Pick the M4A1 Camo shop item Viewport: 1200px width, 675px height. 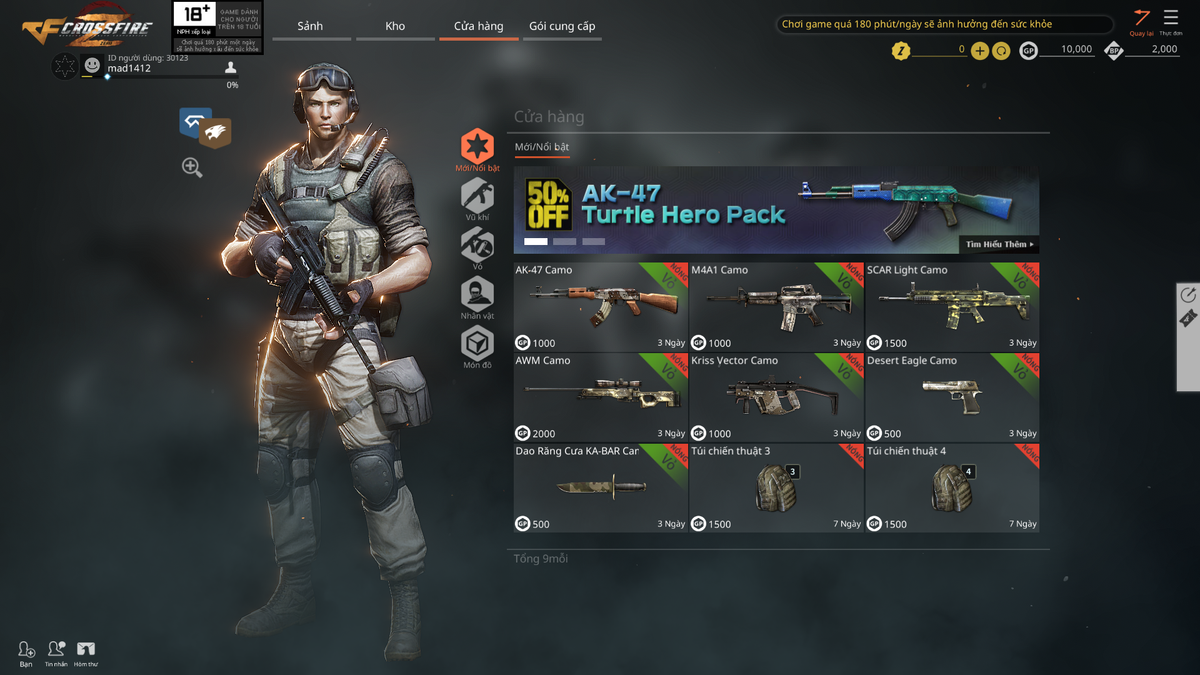tap(776, 306)
